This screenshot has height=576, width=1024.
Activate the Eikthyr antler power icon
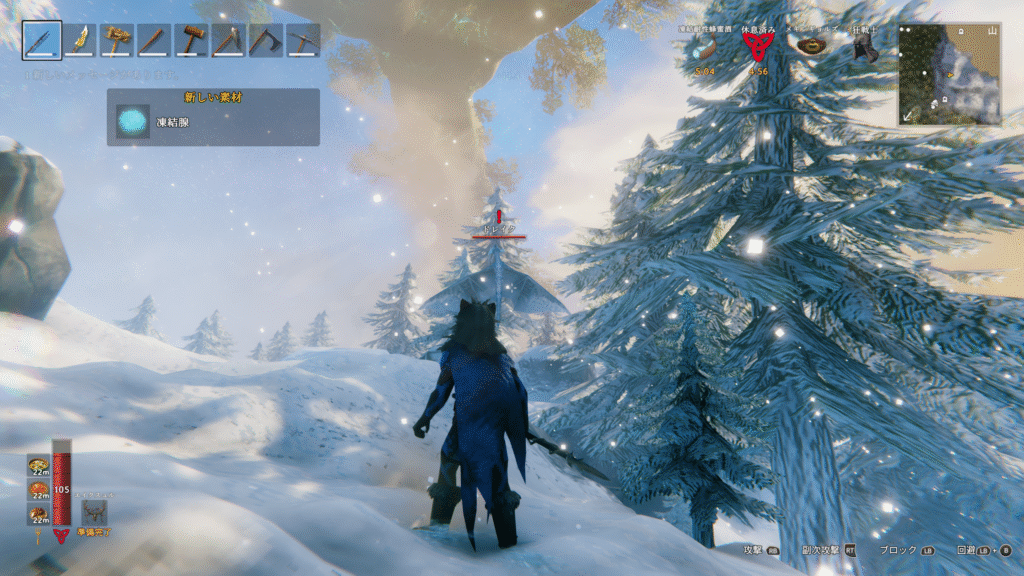(95, 512)
